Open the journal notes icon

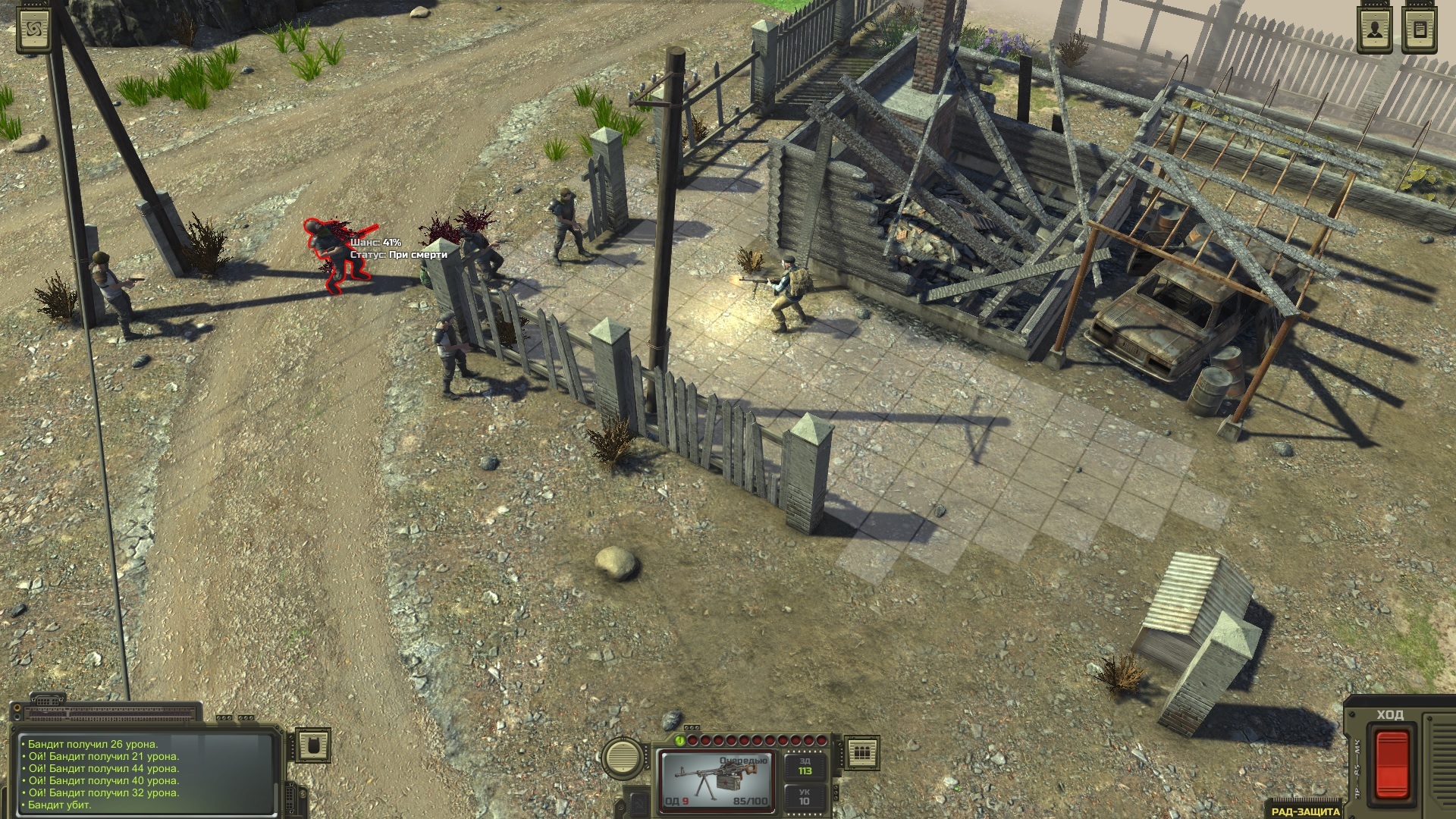1419,31
